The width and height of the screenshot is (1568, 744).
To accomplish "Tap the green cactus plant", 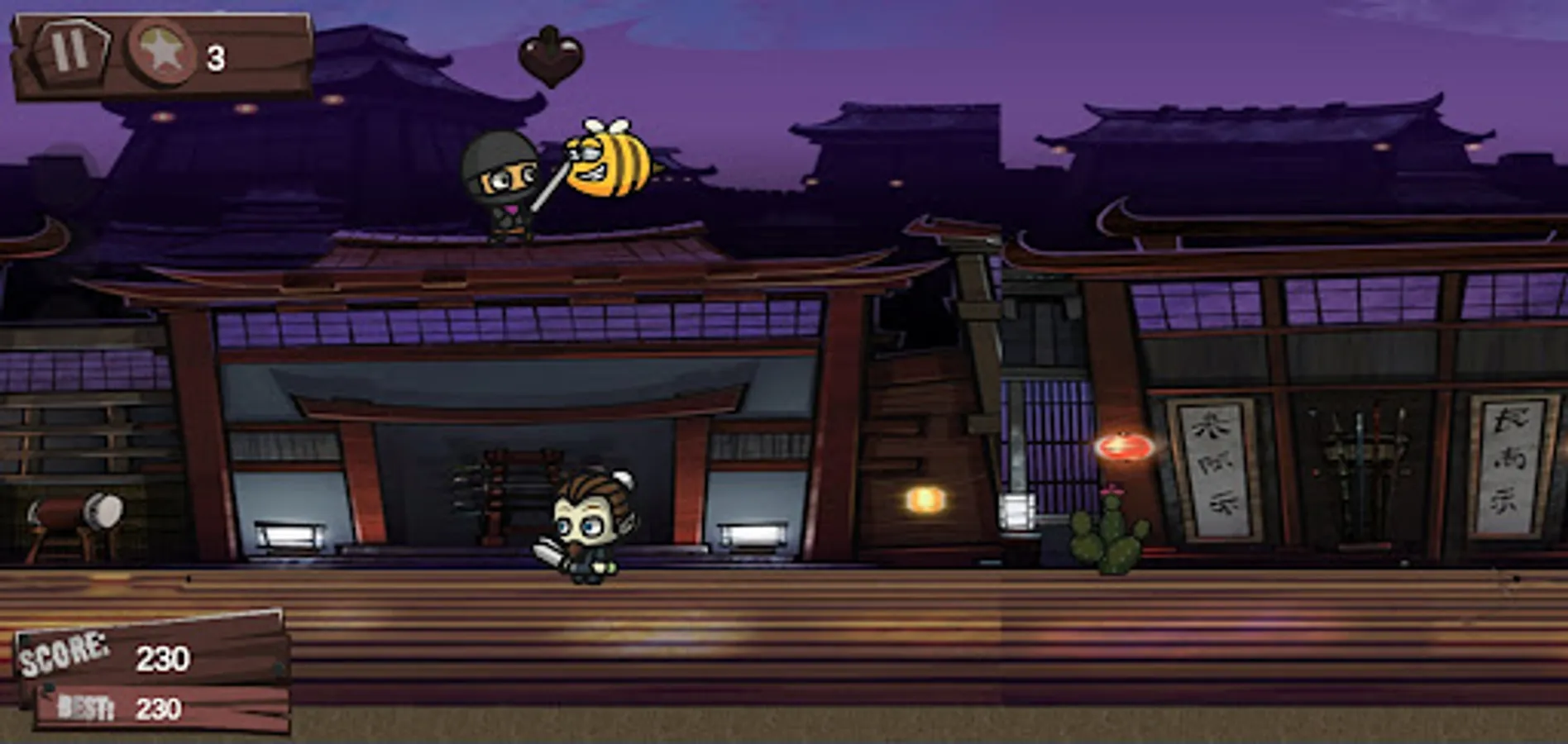I will [1112, 537].
